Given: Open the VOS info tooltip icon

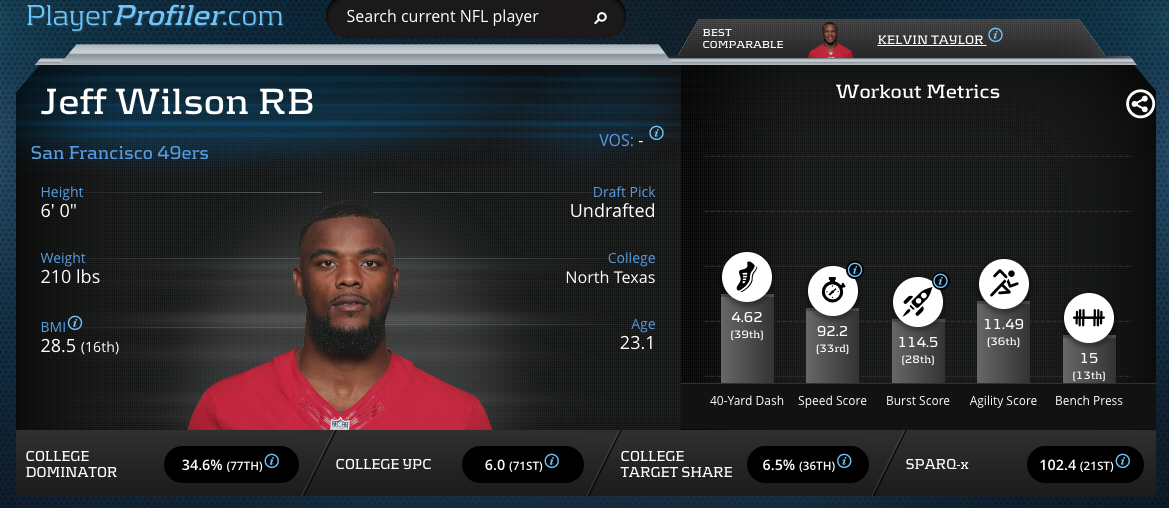Looking at the screenshot, I should click(657, 133).
